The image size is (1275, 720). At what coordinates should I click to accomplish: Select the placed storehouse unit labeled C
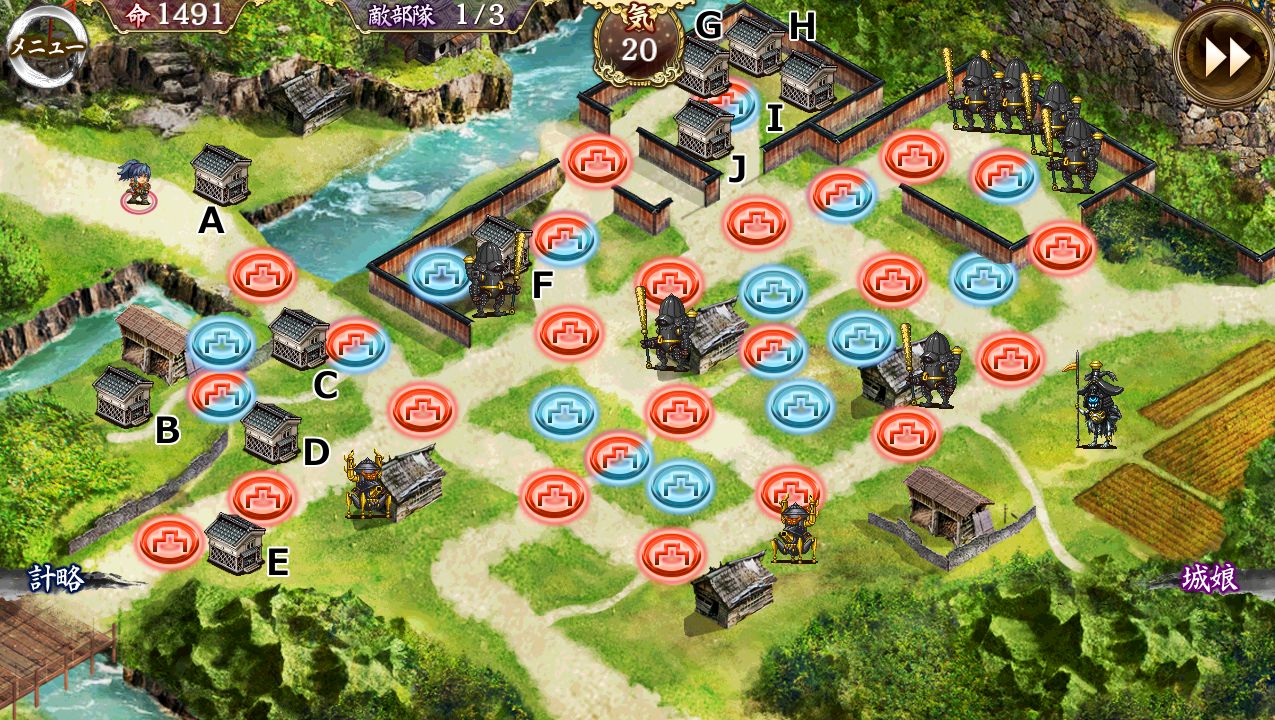(299, 338)
